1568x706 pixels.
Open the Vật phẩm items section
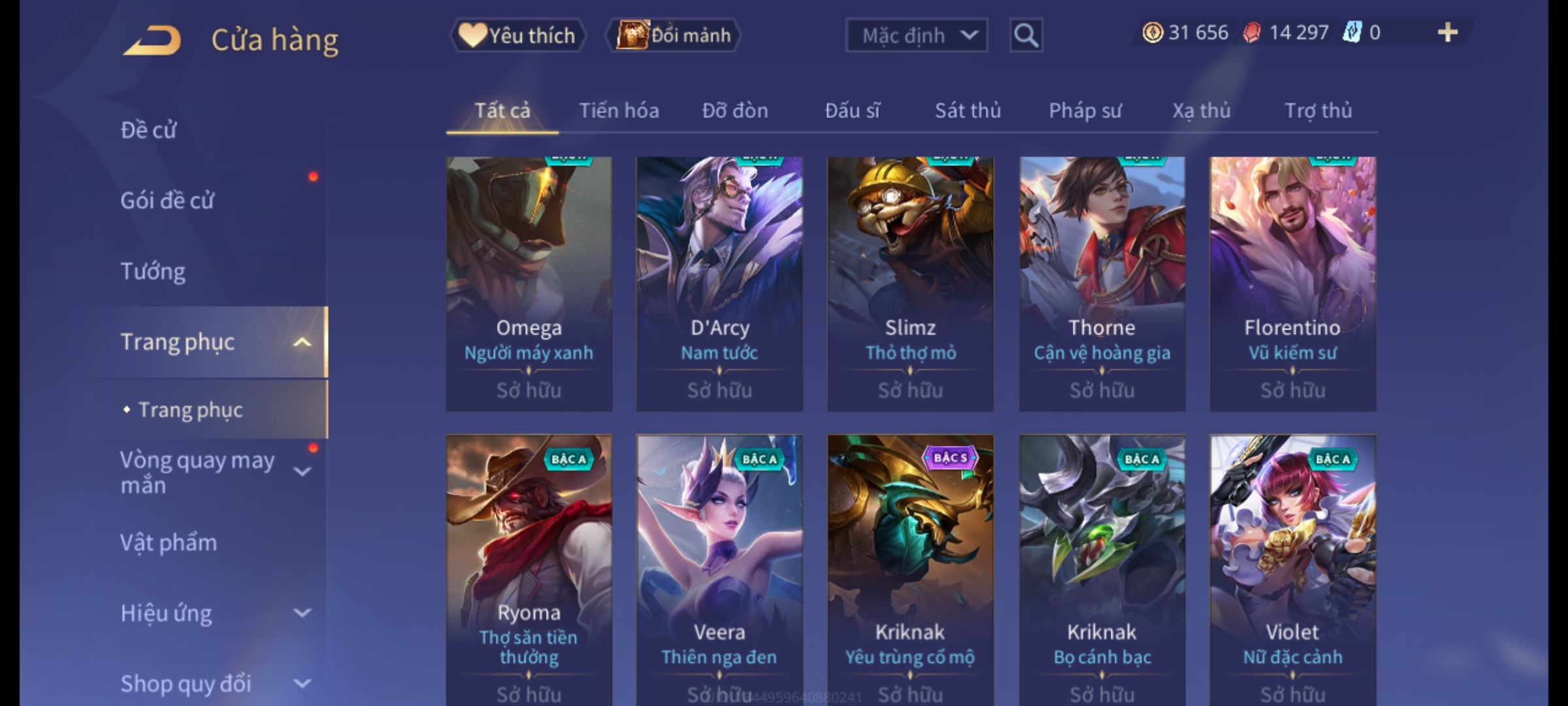click(x=169, y=543)
